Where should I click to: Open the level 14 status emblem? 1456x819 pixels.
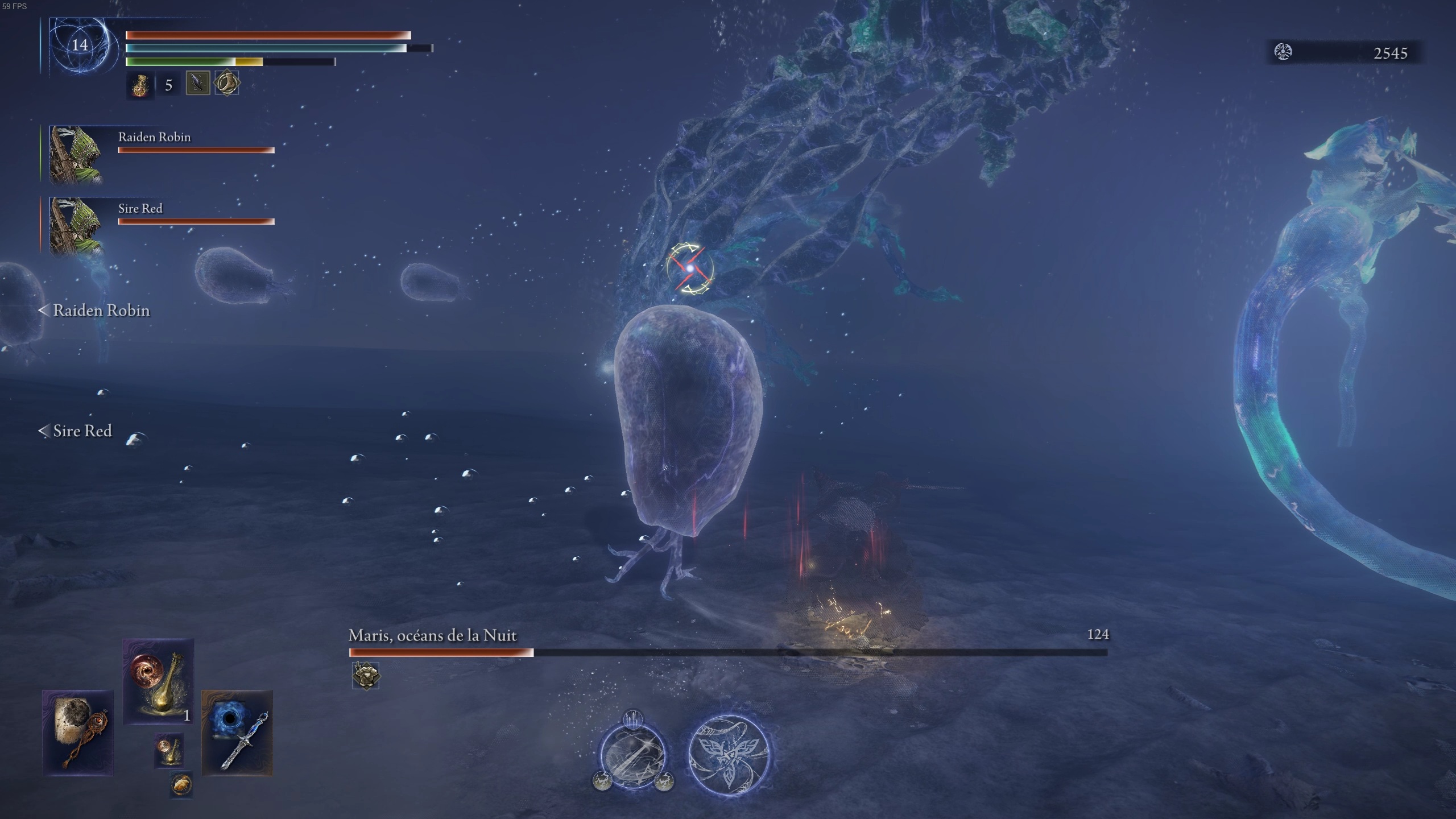80,44
